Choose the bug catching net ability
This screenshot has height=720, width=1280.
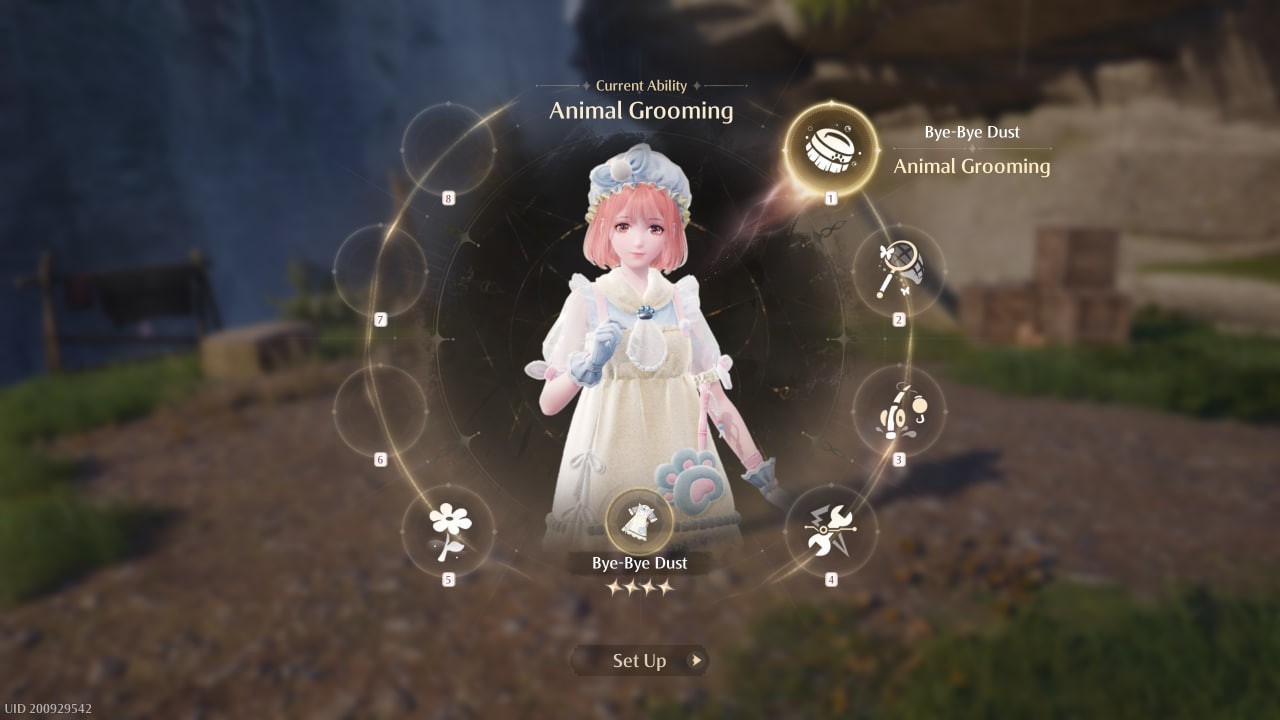898,270
